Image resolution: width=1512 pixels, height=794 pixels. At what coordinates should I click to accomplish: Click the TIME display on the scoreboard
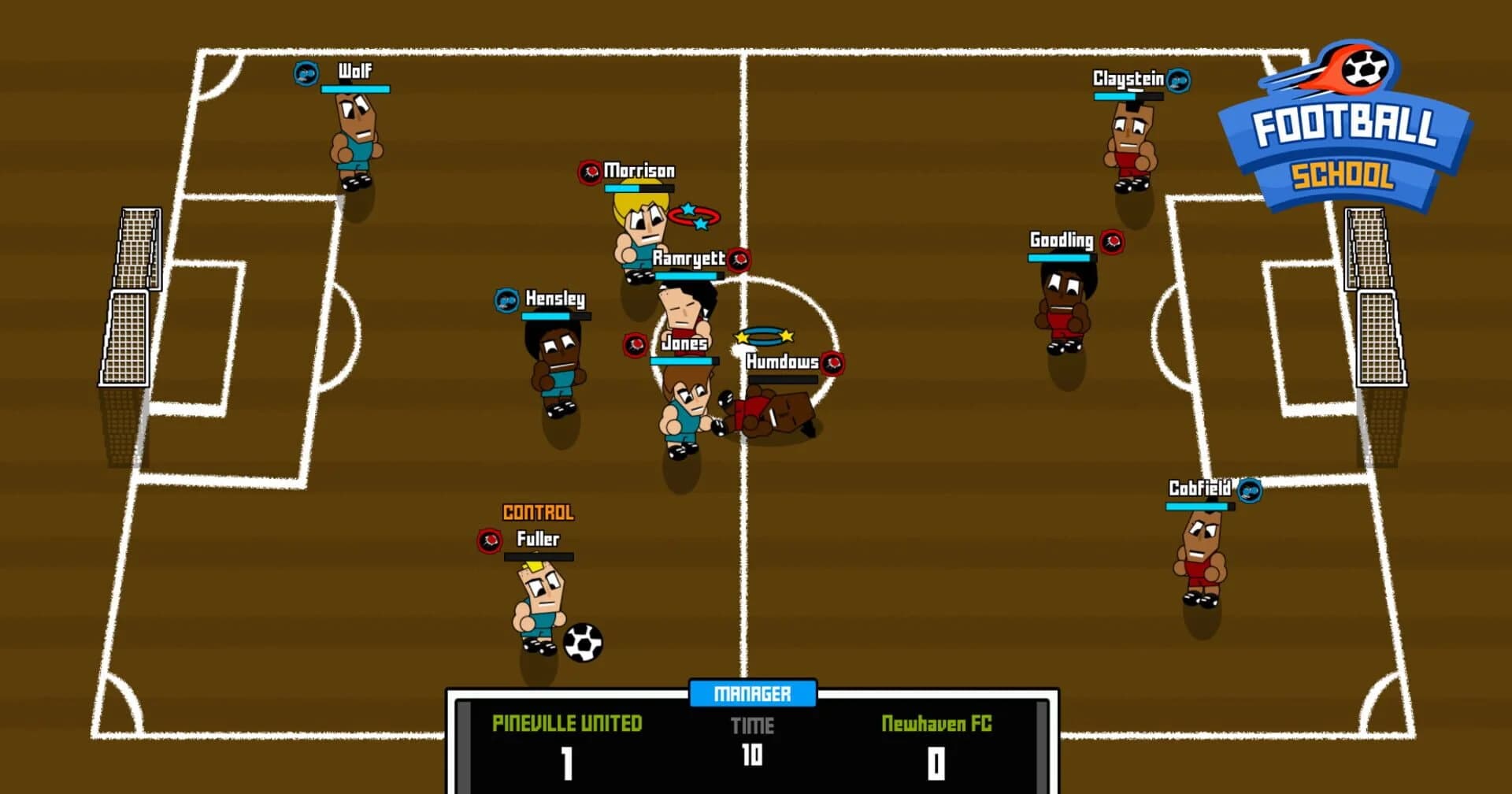coord(752,726)
